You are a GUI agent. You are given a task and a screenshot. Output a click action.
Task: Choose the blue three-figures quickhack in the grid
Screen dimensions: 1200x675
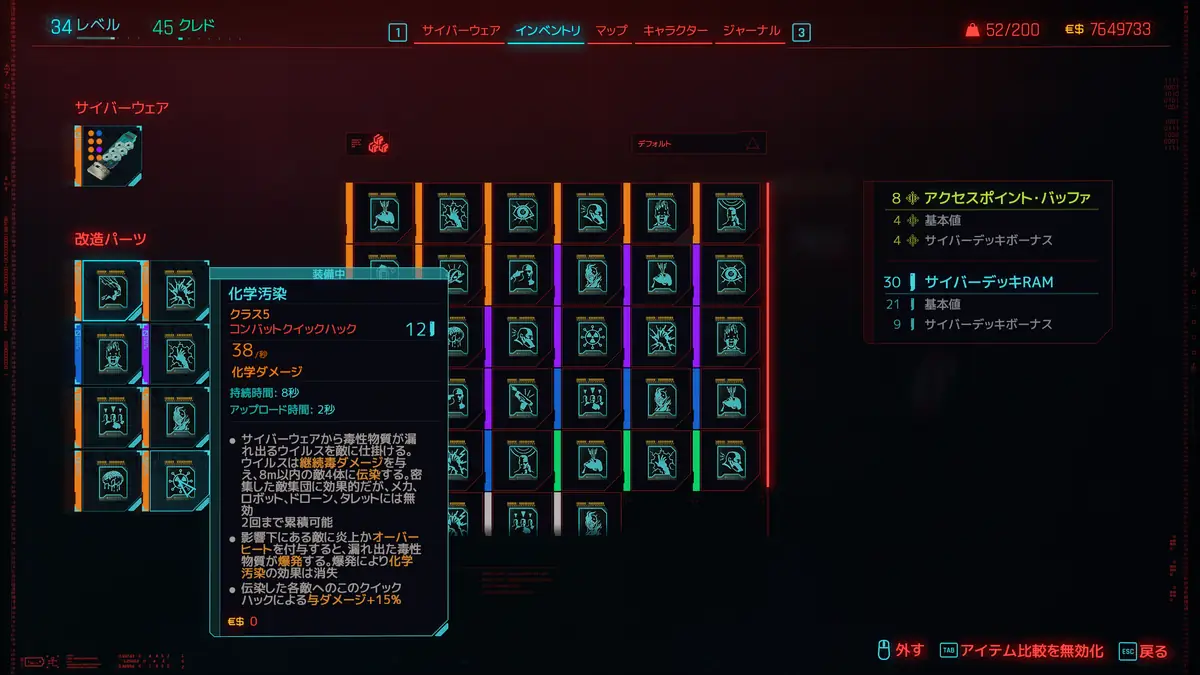(589, 399)
